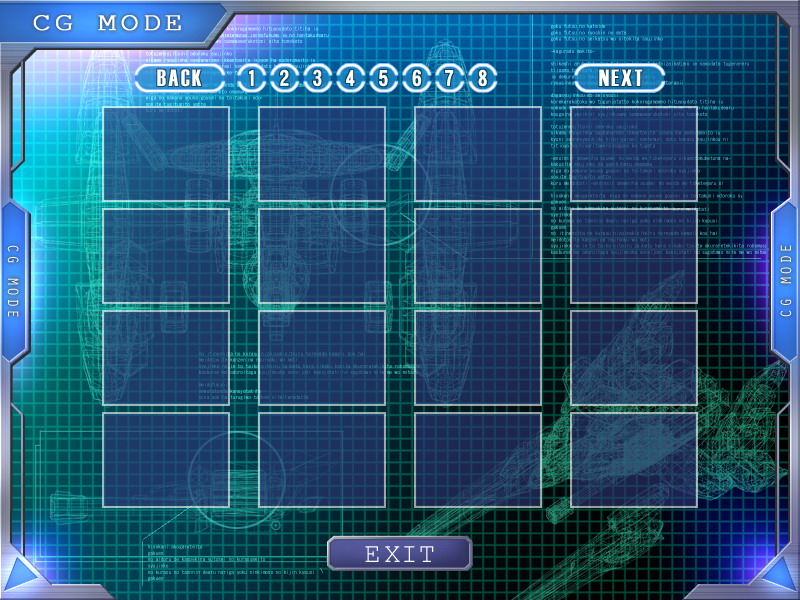The height and width of the screenshot is (600, 800).
Task: Open gallery page 8
Action: tap(482, 77)
